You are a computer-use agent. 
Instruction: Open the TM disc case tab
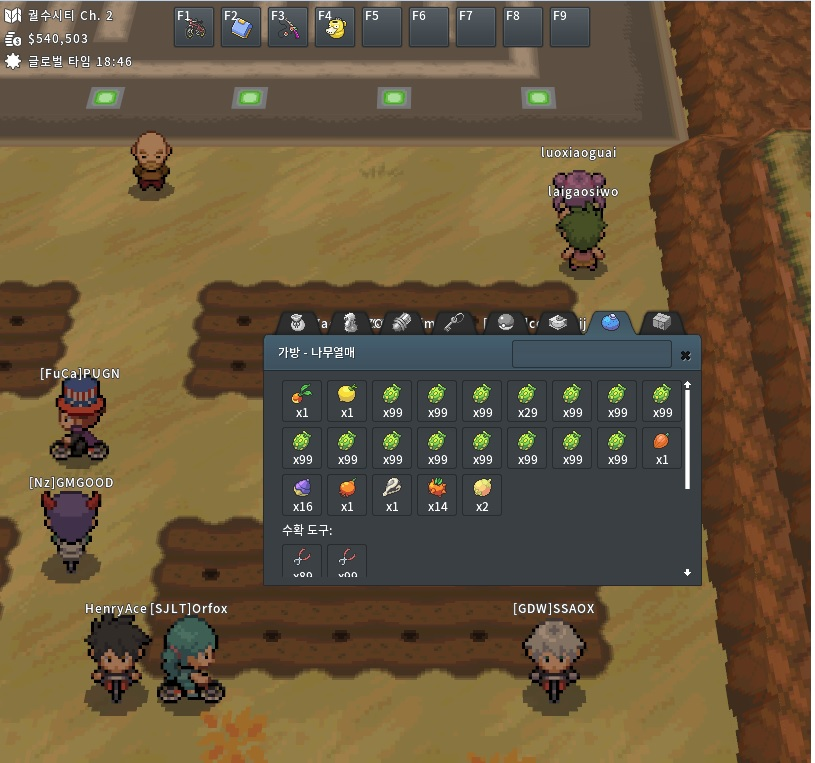(558, 322)
